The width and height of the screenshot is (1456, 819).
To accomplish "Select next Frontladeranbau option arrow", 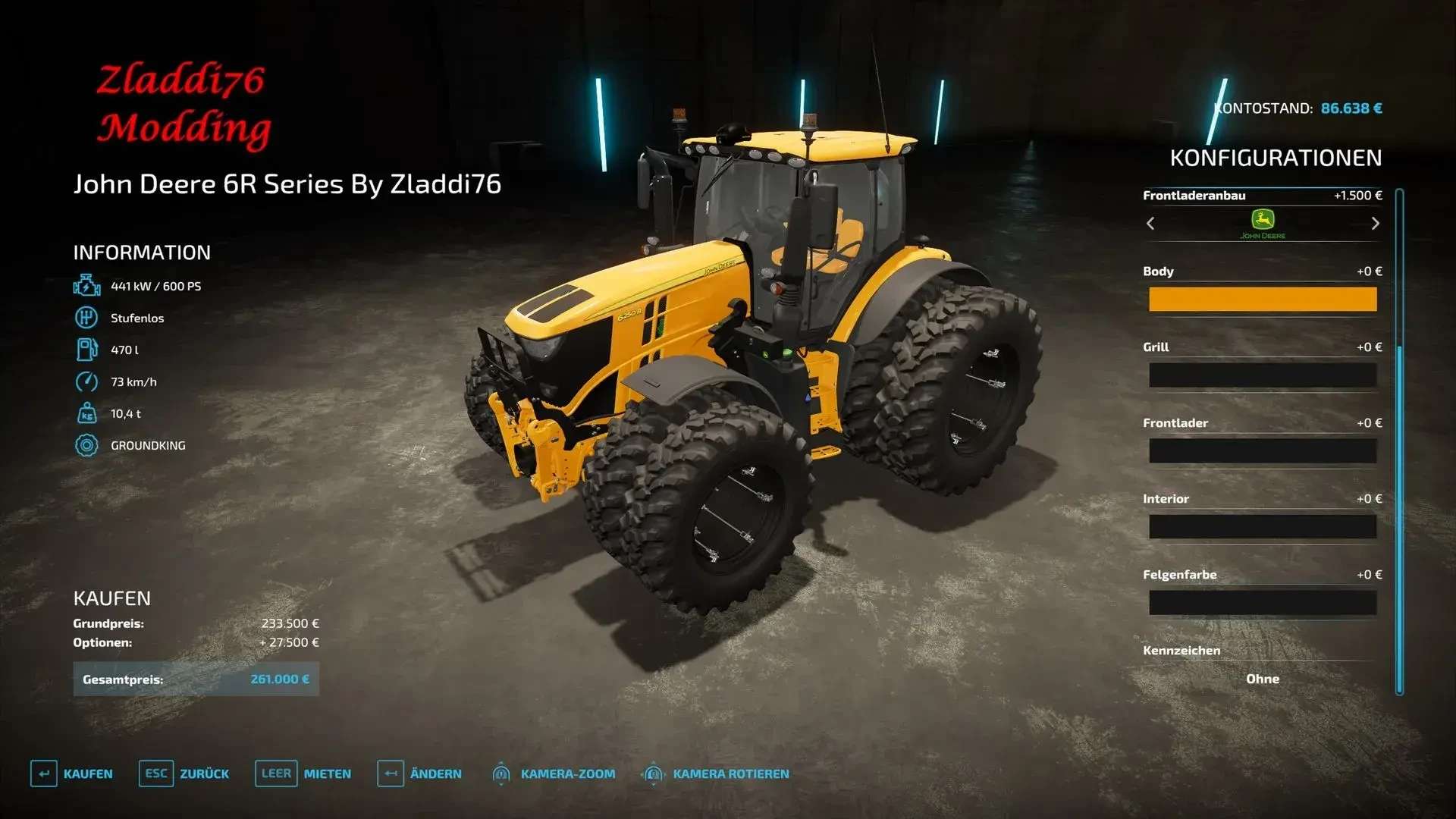I will point(1375,224).
